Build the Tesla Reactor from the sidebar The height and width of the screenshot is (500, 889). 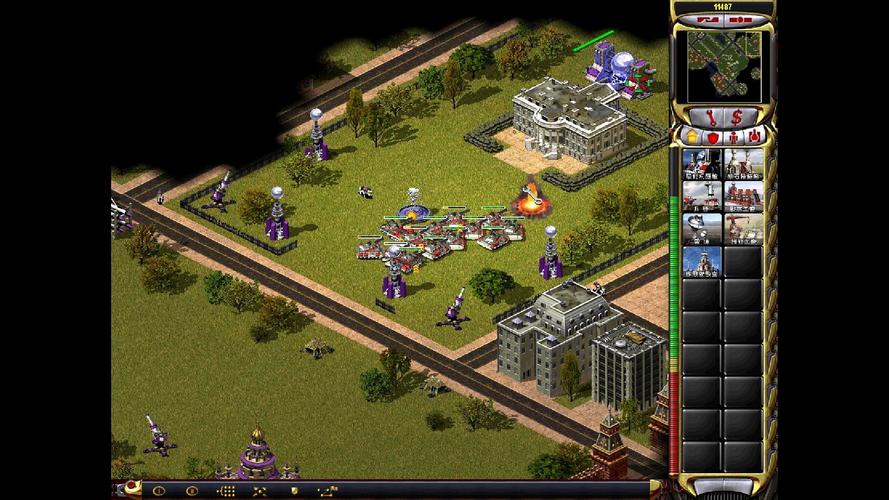701,163
